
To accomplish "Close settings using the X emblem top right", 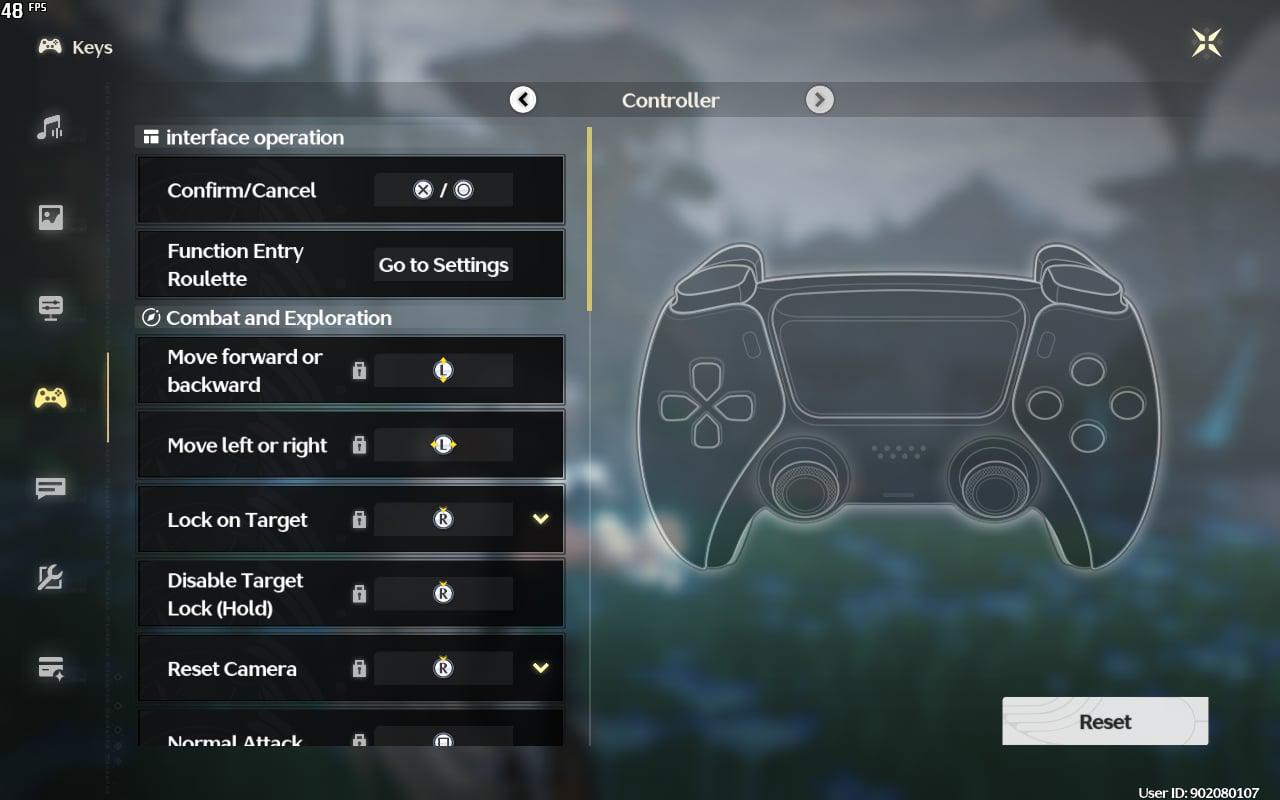I will [1207, 42].
